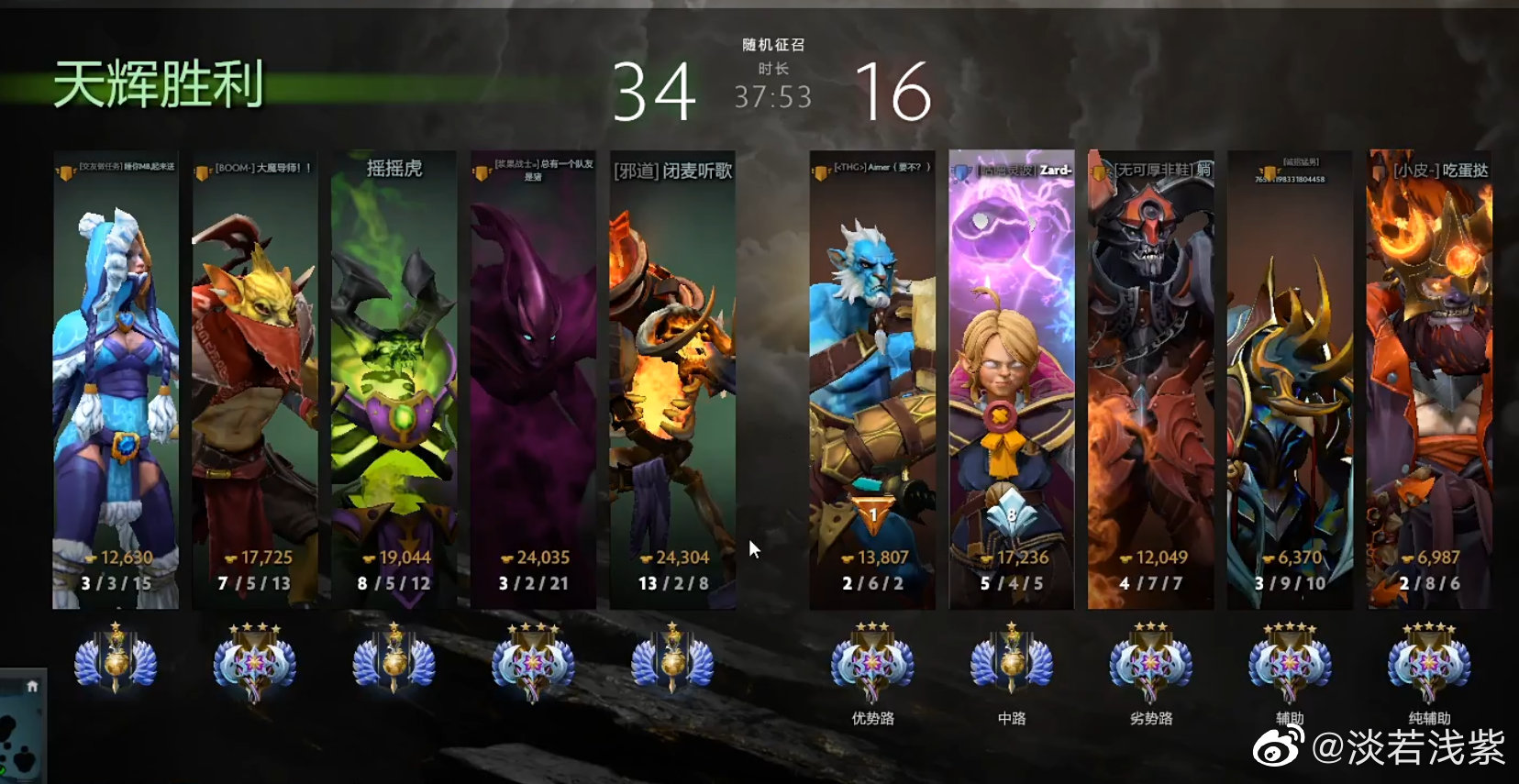Screen dimensions: 1519x784
Task: Click the rank medal above 优势路 label
Action: click(872, 660)
